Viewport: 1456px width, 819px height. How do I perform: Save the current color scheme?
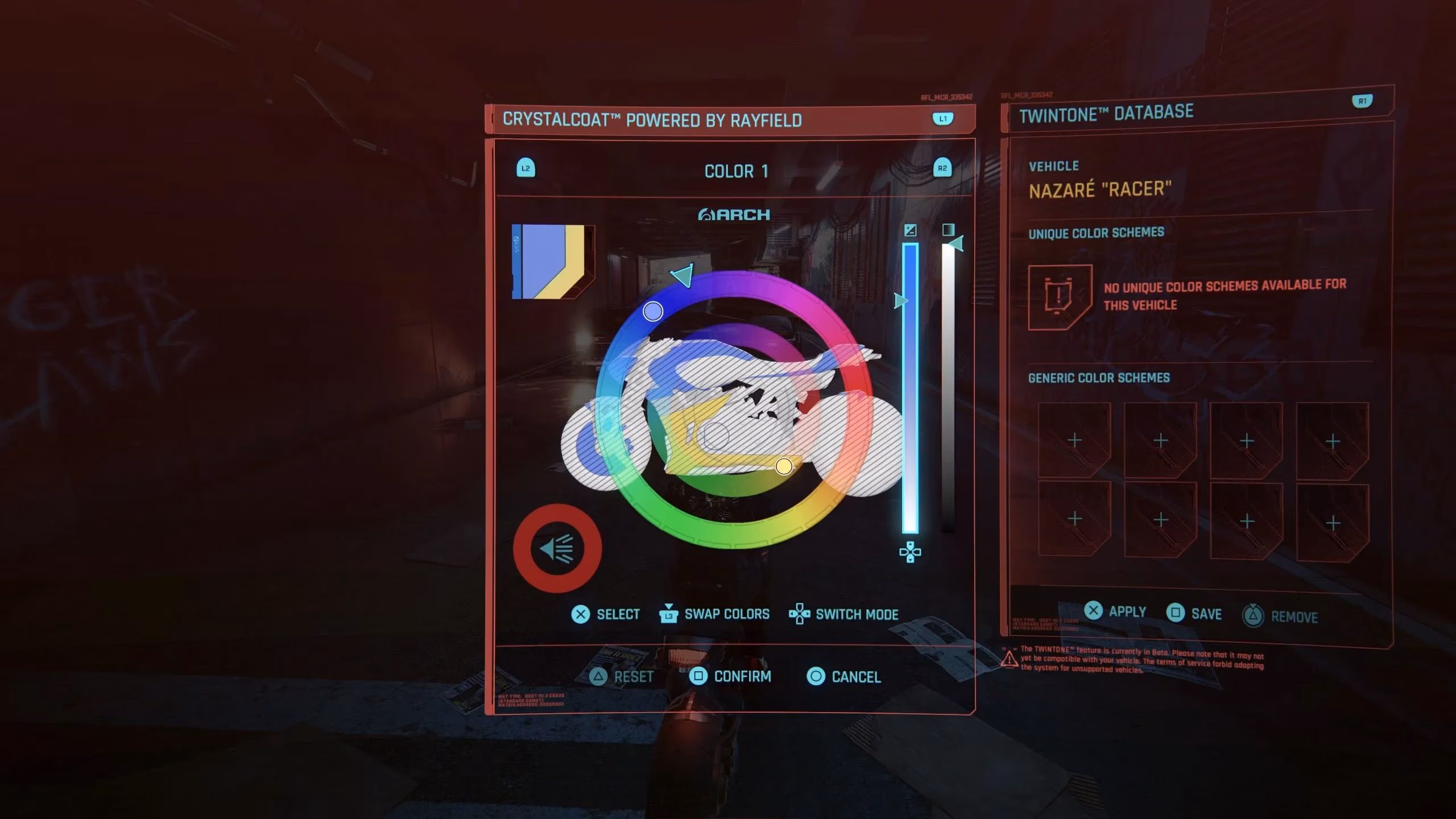click(1194, 614)
